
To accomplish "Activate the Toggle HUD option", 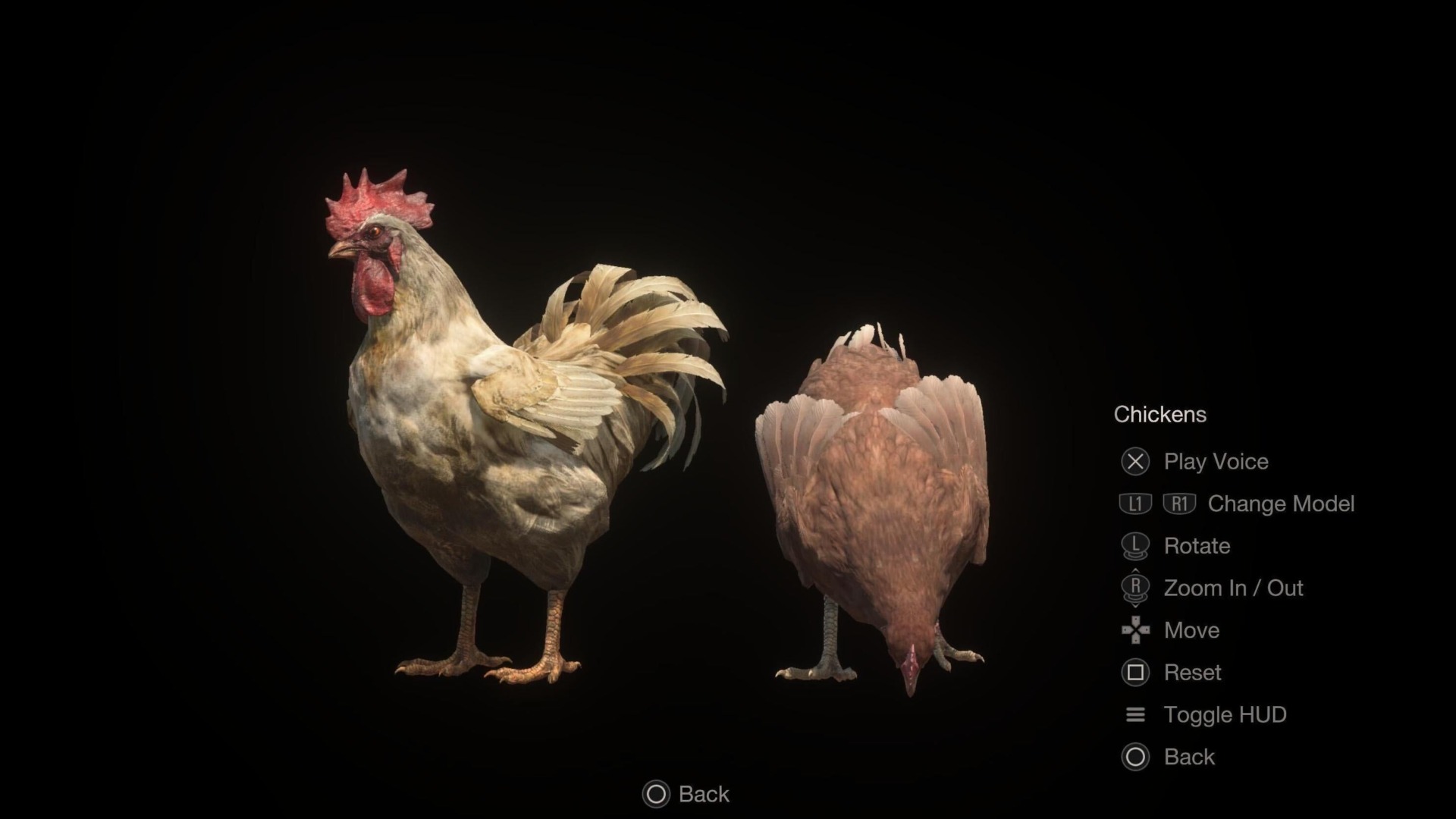I will 1224,714.
